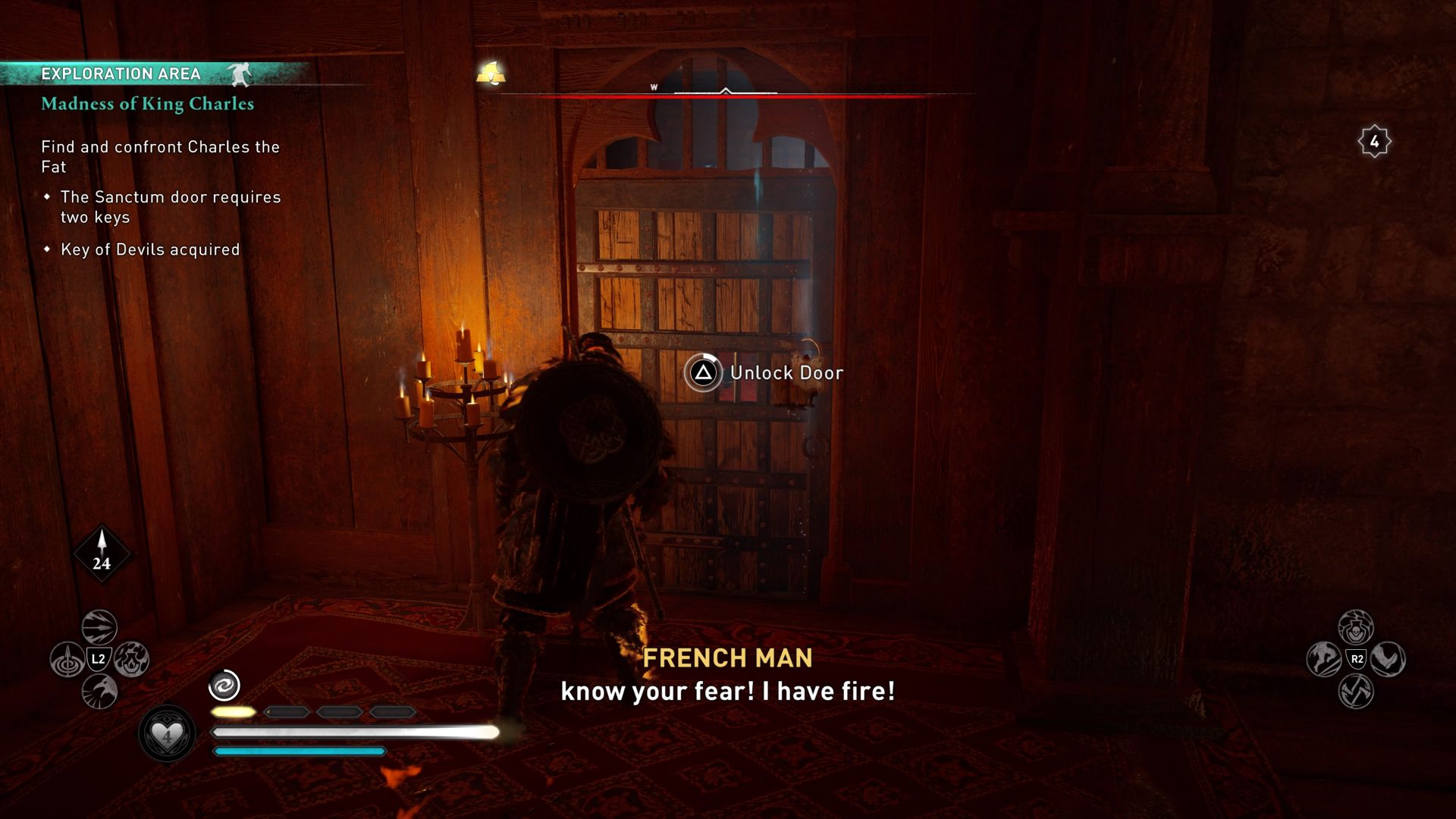Image resolution: width=1456 pixels, height=819 pixels.
Task: Expand the Sanctum door requires two keys entry
Action: tap(171, 206)
